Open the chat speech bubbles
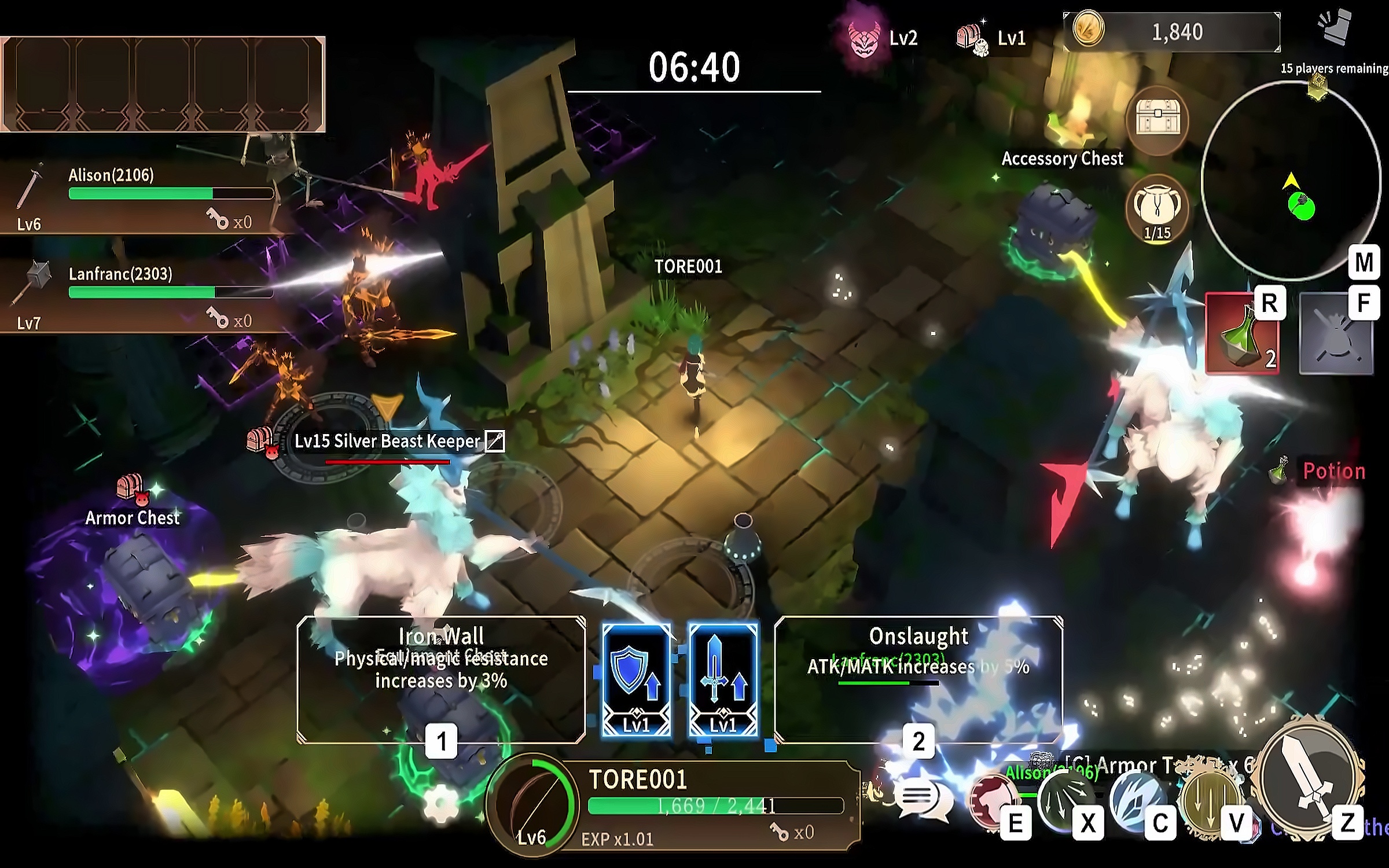Screen dimensions: 1389x868 [924, 800]
